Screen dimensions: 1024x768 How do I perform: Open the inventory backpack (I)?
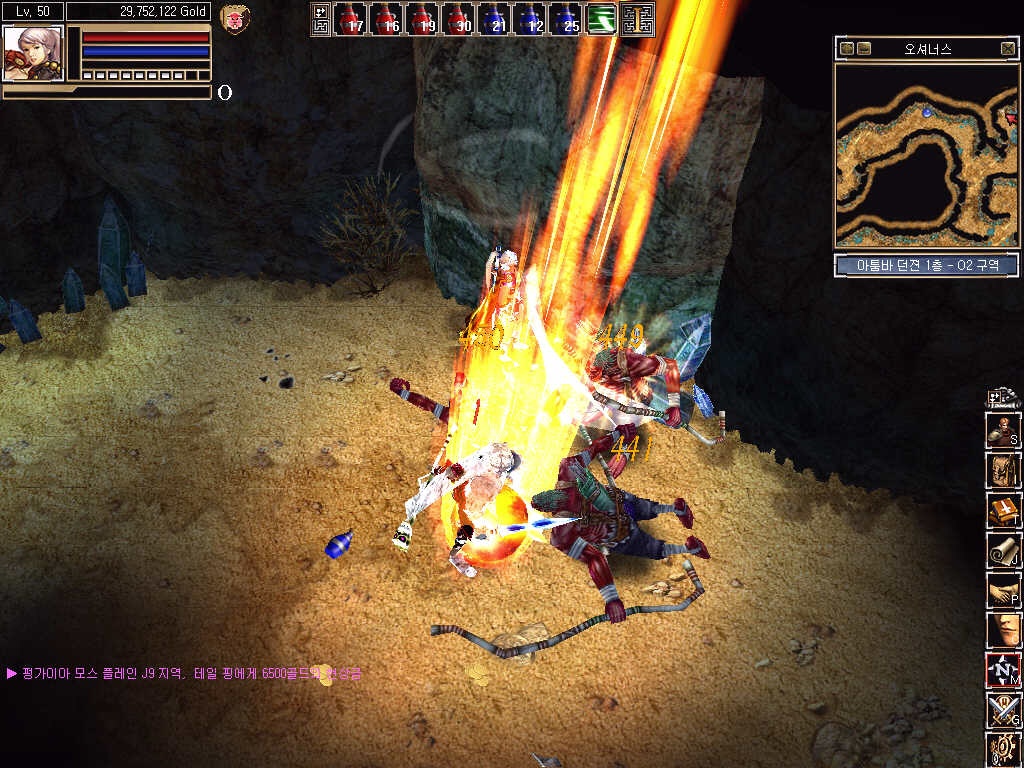coord(1003,470)
